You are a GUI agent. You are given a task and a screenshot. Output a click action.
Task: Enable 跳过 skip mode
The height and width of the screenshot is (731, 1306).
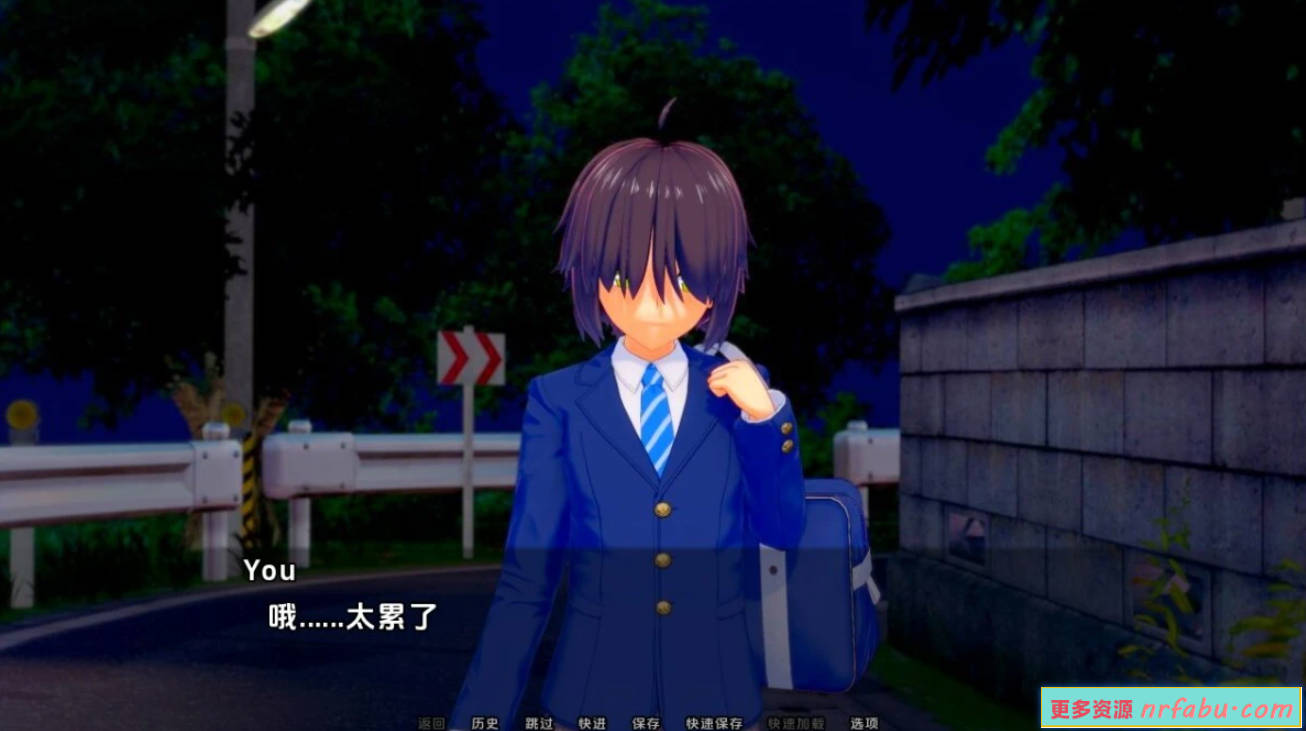540,724
